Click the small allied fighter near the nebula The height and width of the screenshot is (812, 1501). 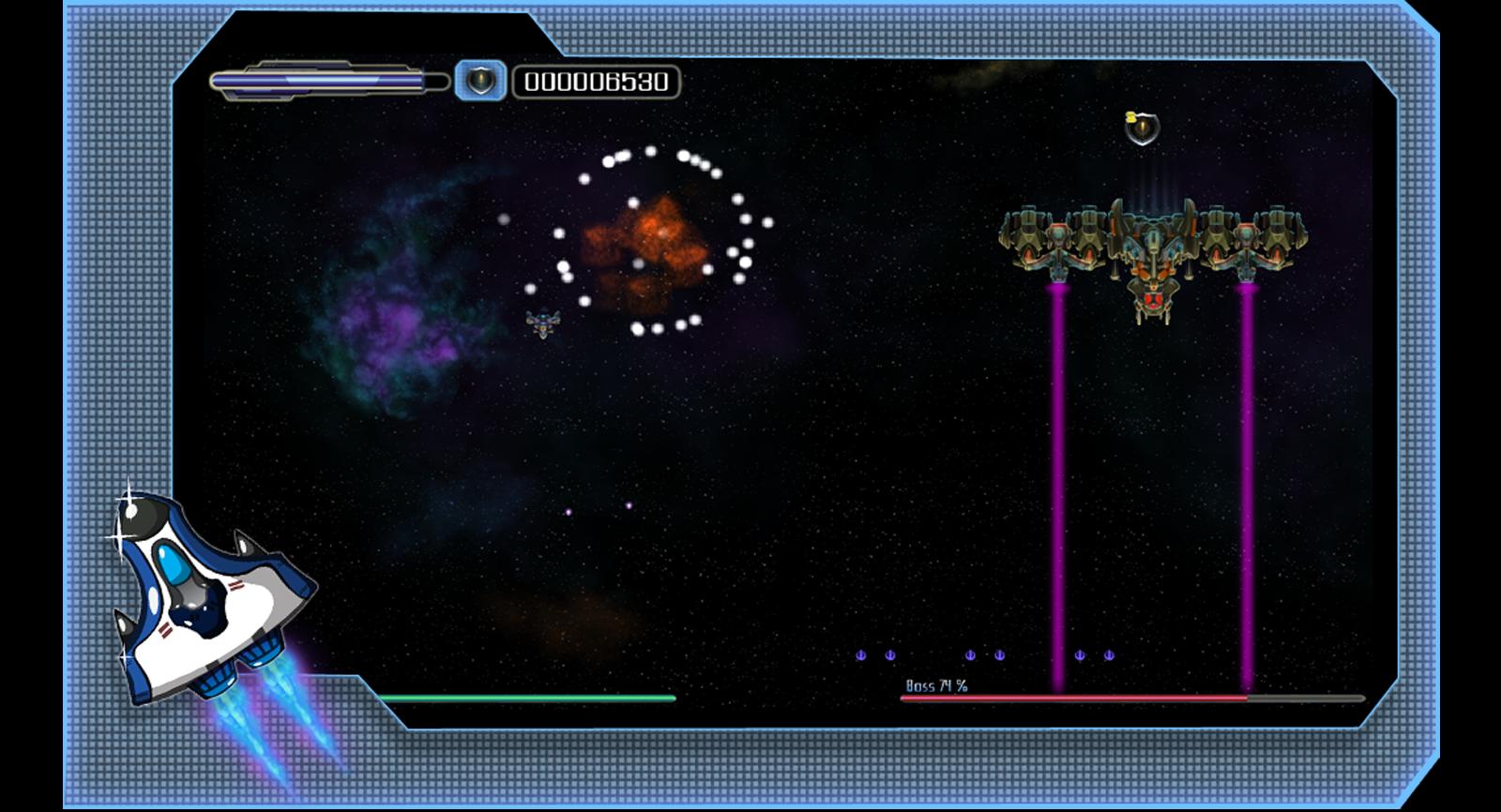[x=544, y=323]
